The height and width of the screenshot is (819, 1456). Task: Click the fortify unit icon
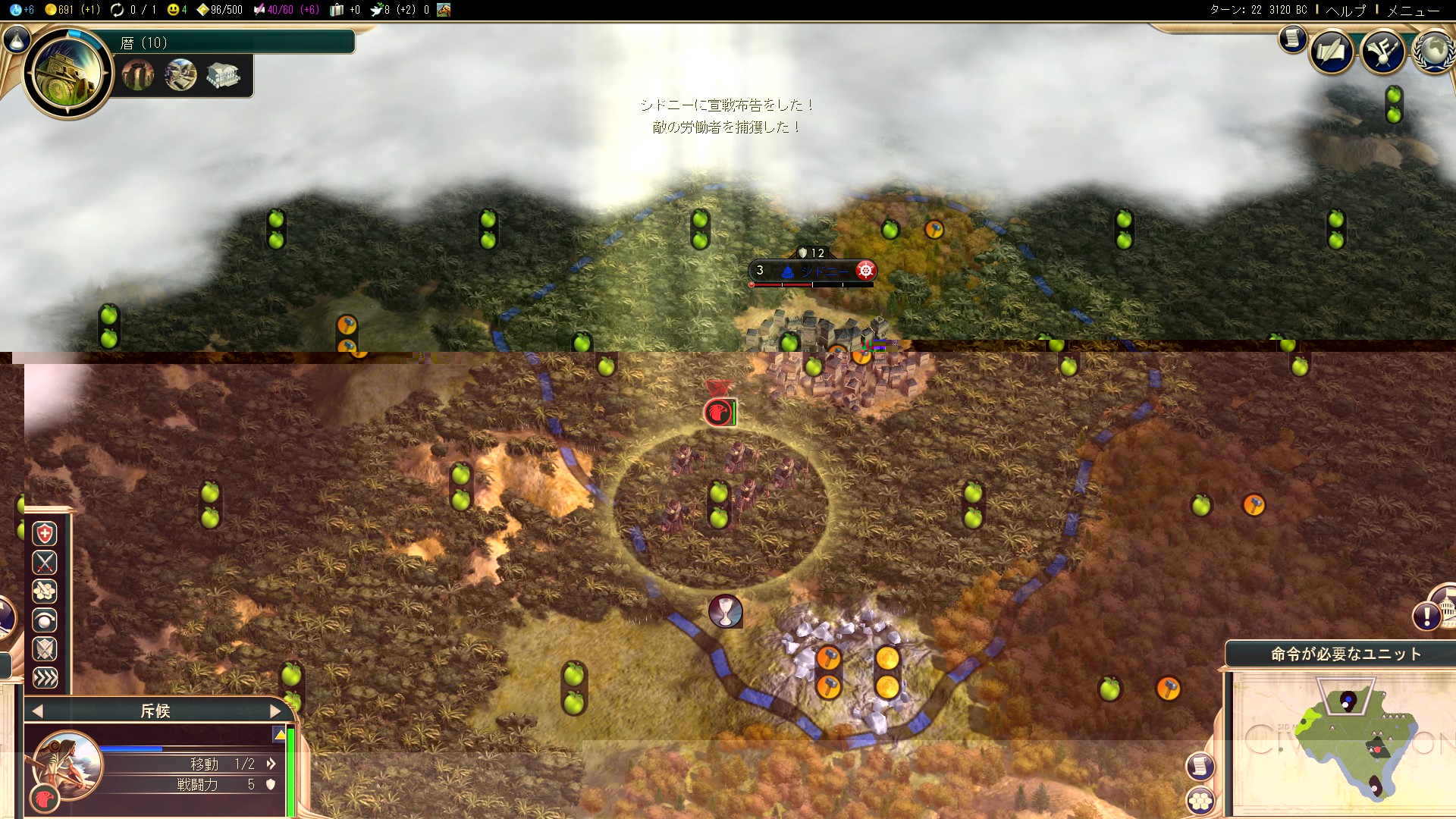45,649
